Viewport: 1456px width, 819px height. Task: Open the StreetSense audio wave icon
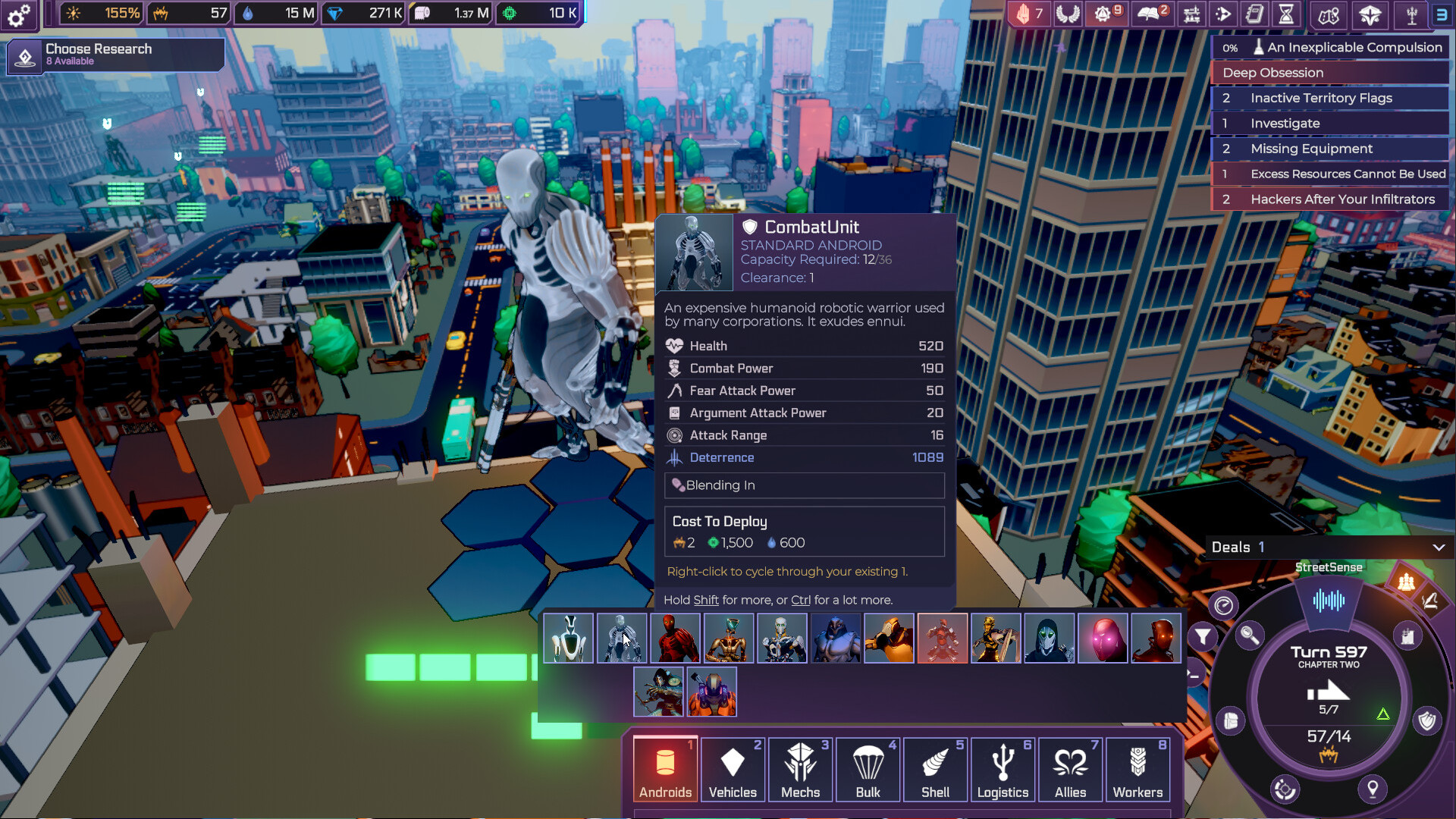point(1329,601)
